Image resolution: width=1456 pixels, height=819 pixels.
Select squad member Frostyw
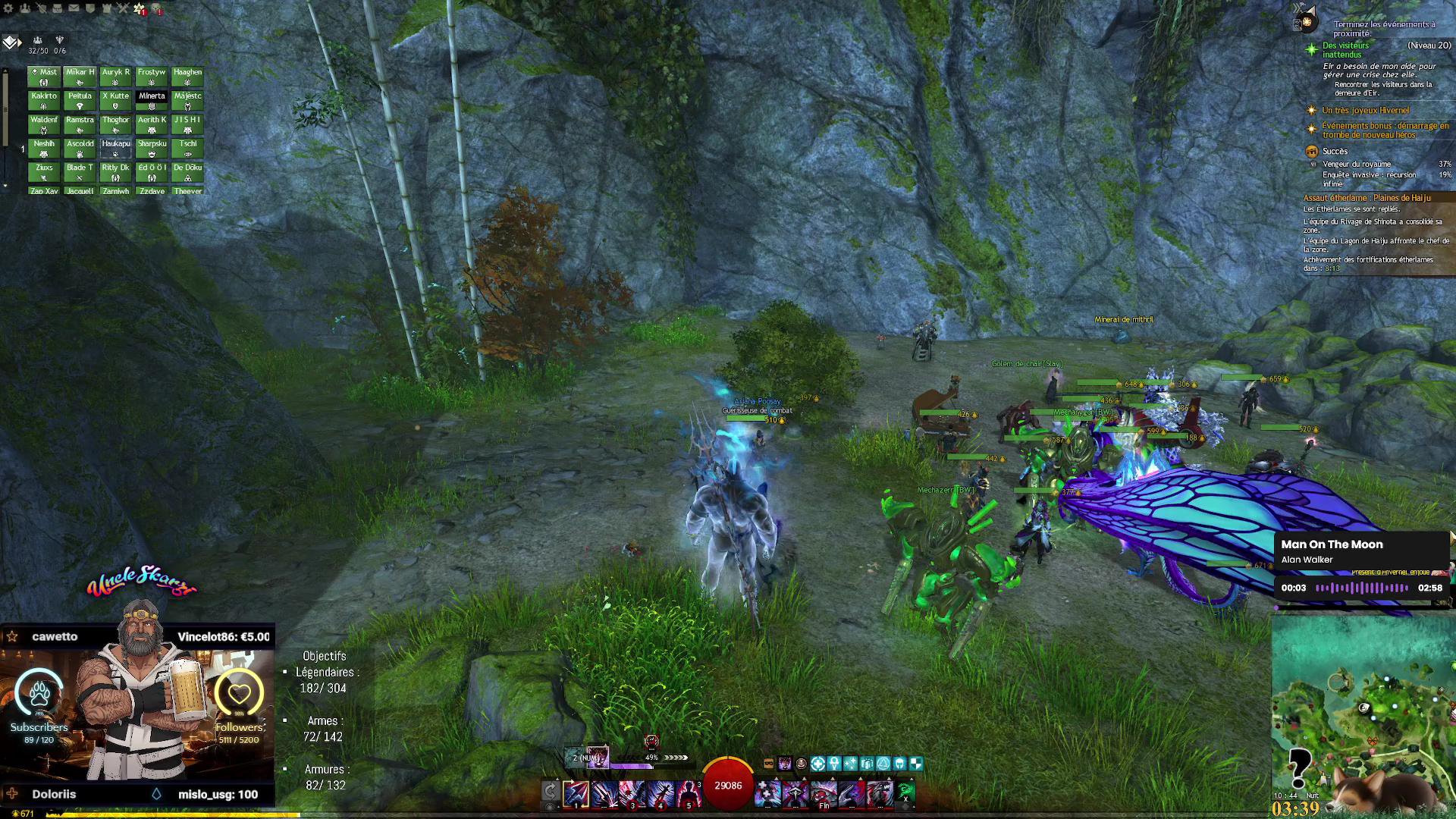[x=152, y=77]
